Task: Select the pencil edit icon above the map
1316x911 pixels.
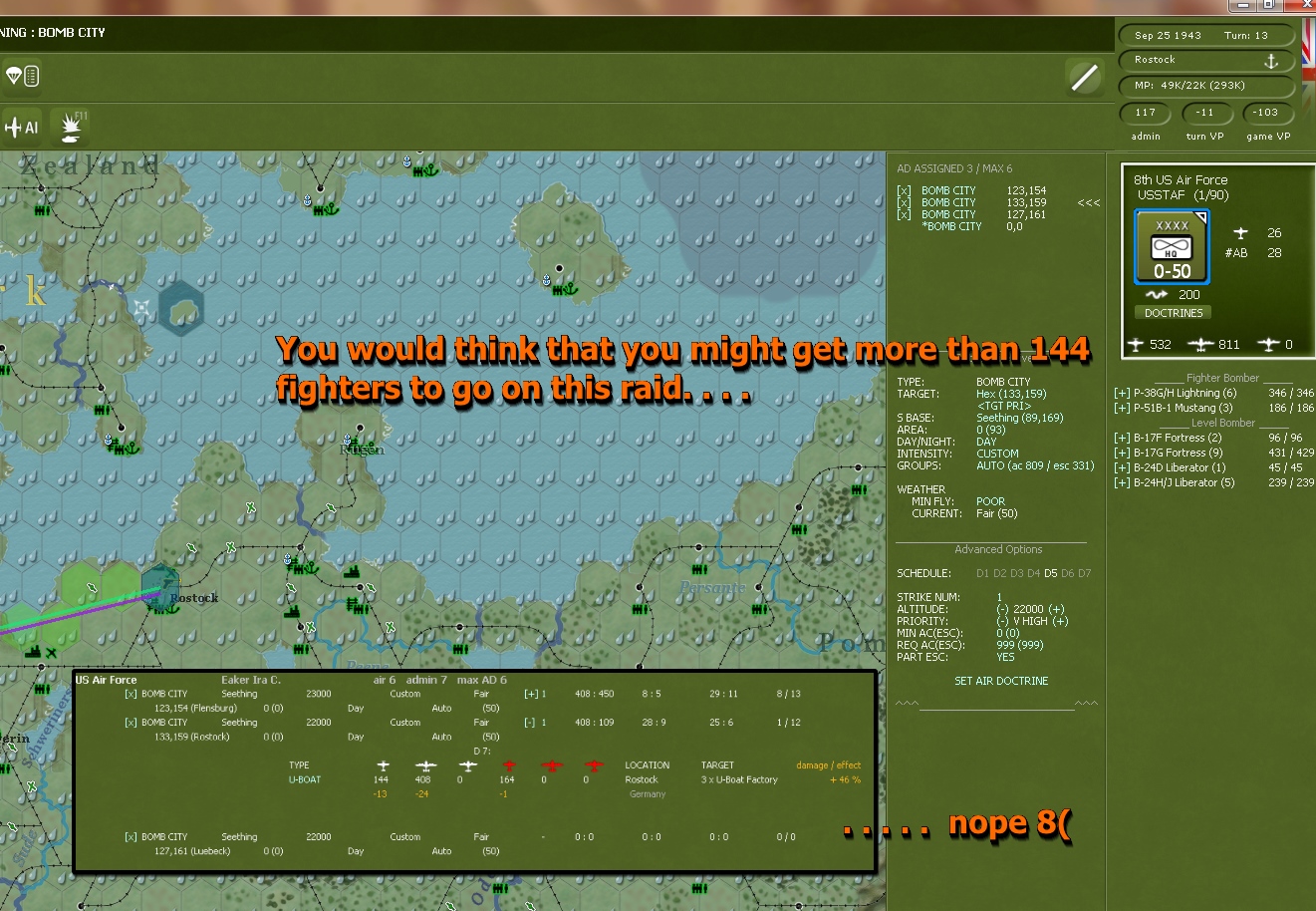Action: click(1084, 77)
